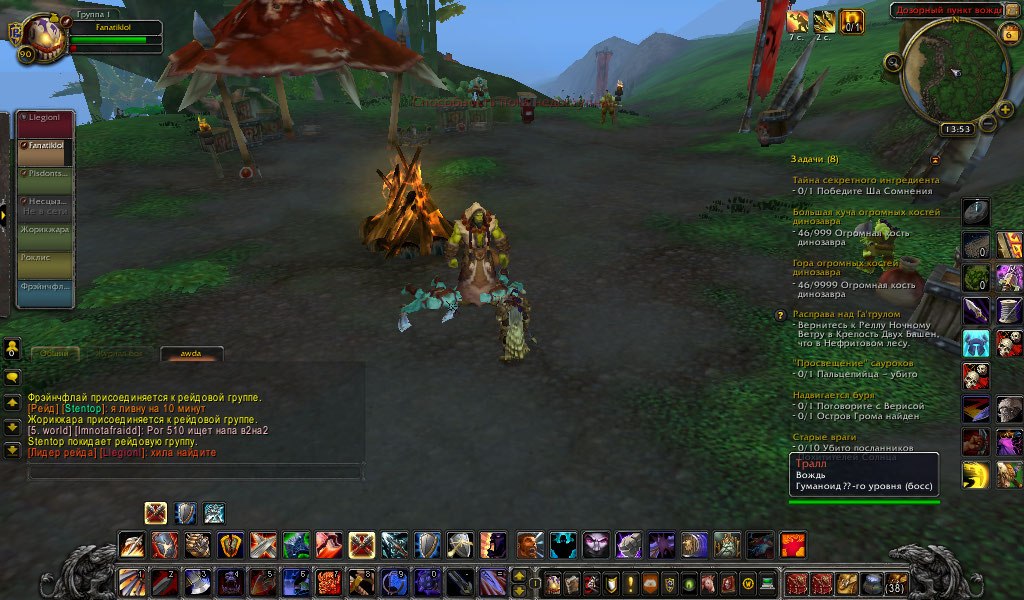1024x600 pixels.
Task: Switch to the Общий chat tab
Action: point(56,353)
